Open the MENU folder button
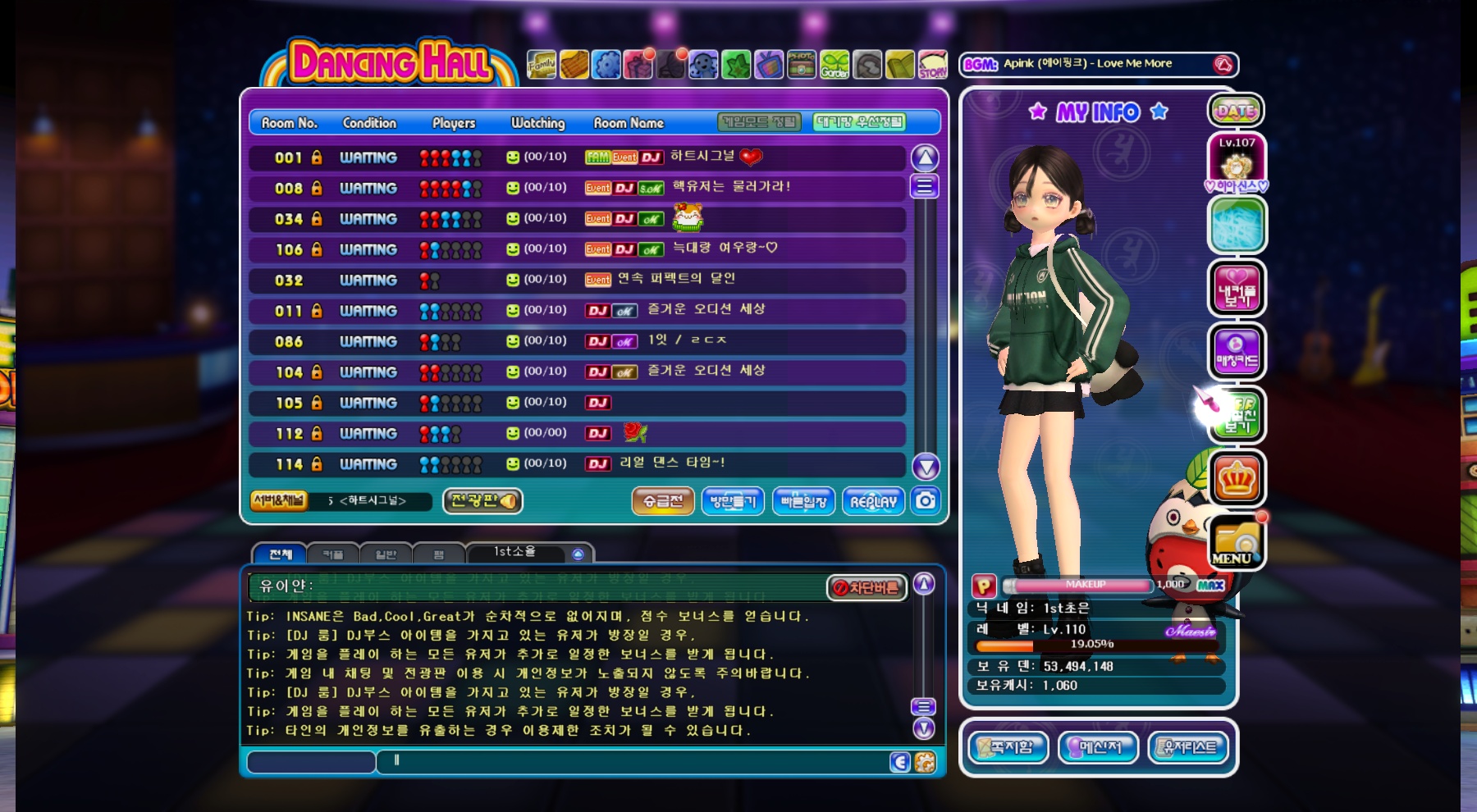 [1236, 543]
